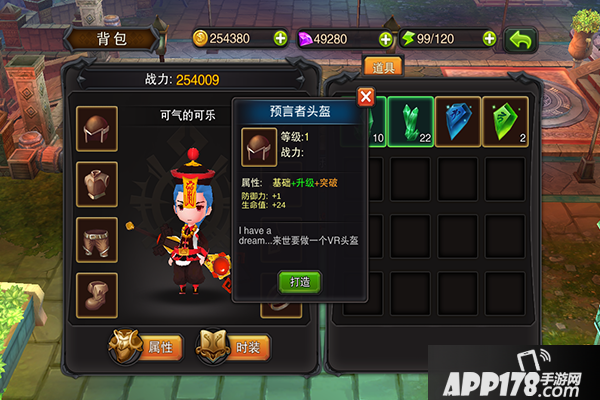Select the equipped chest armor slot

tap(97, 184)
